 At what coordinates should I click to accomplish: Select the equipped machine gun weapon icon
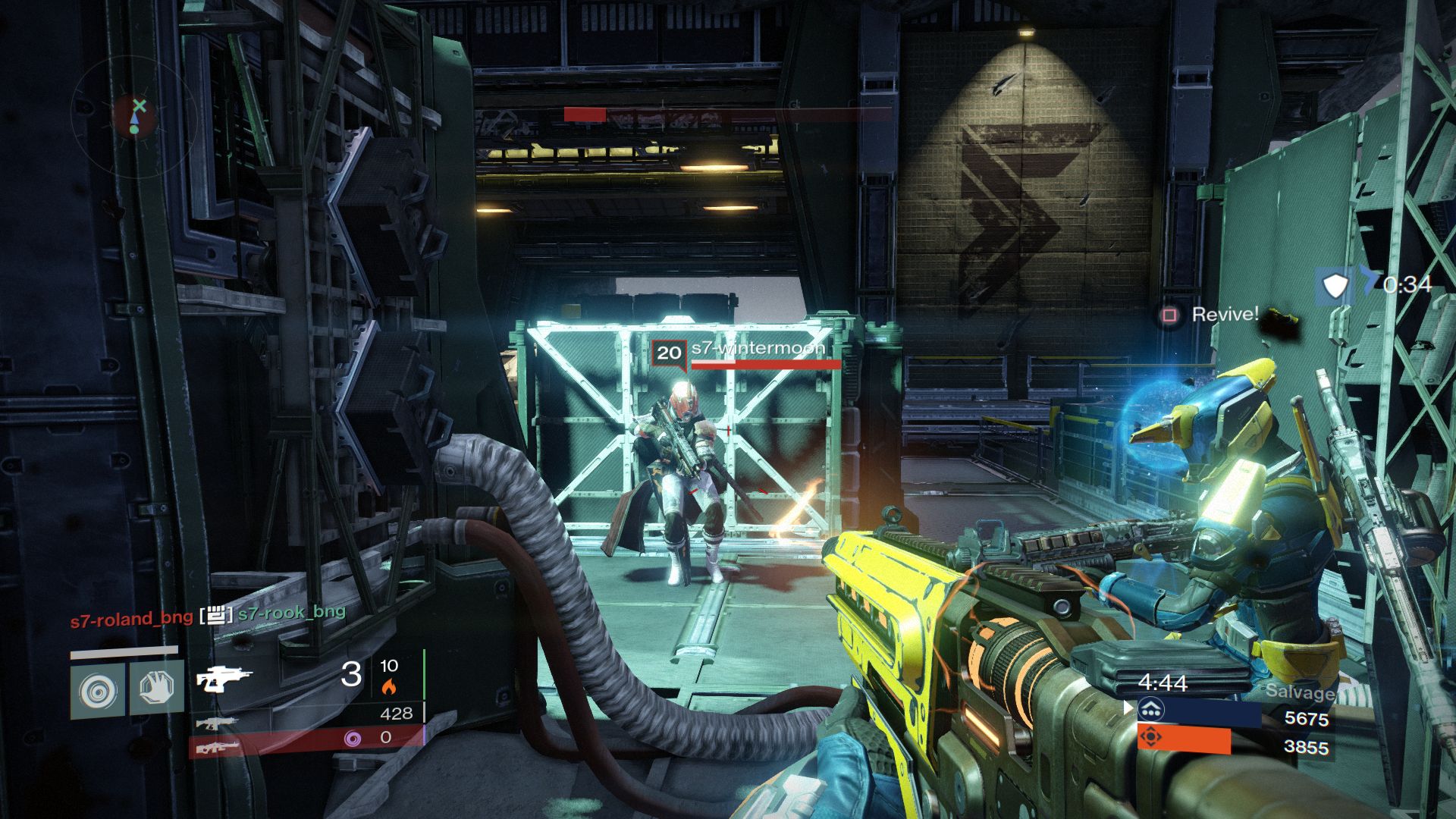tap(224, 677)
